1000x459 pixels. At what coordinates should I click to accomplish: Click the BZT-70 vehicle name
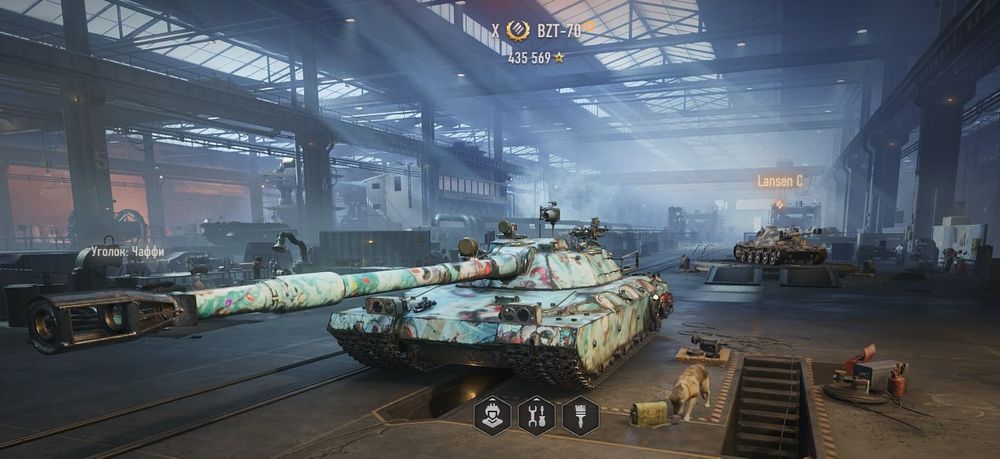(x=558, y=31)
